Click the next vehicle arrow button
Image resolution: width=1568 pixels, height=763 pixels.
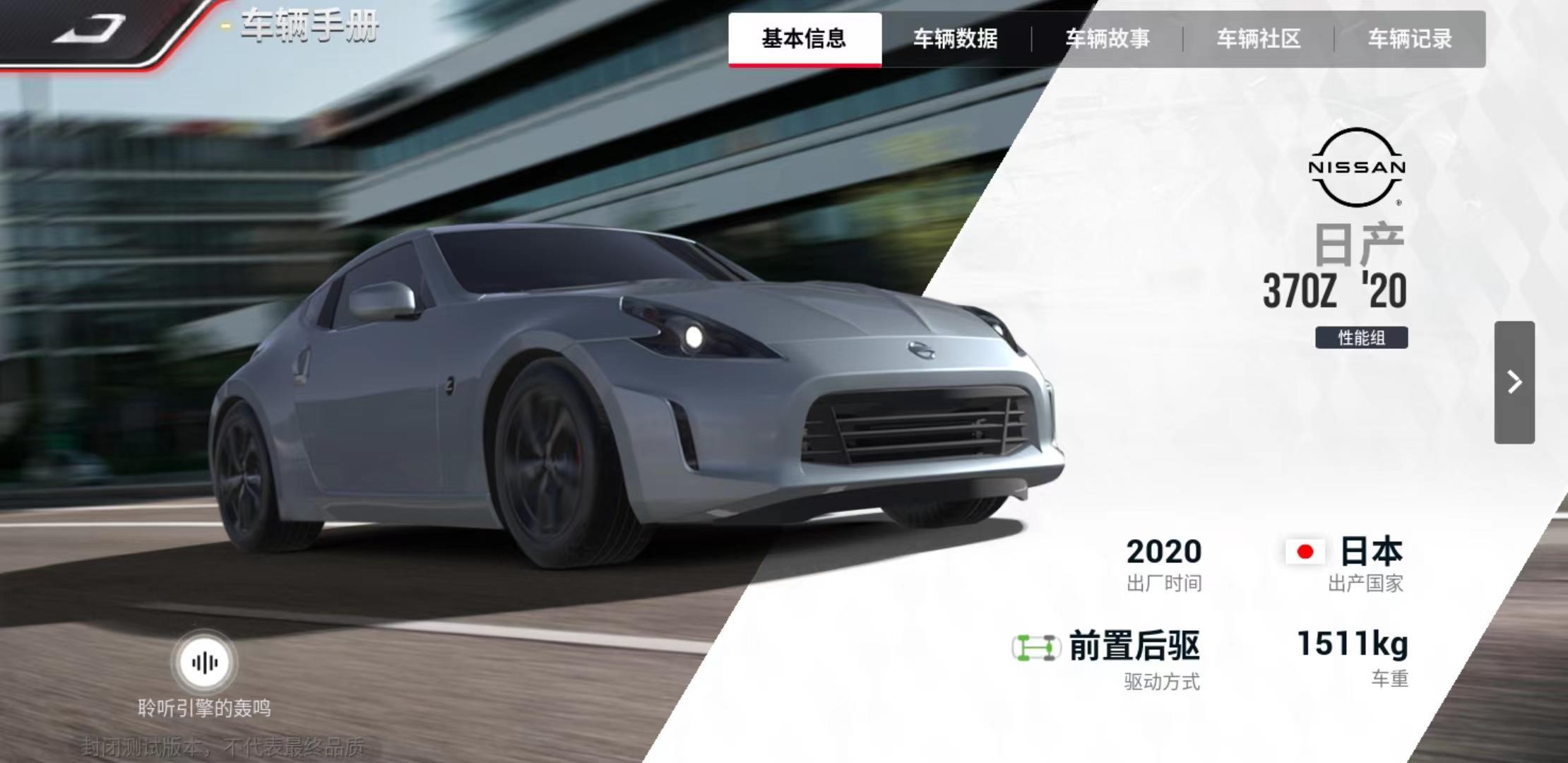[x=1514, y=382]
